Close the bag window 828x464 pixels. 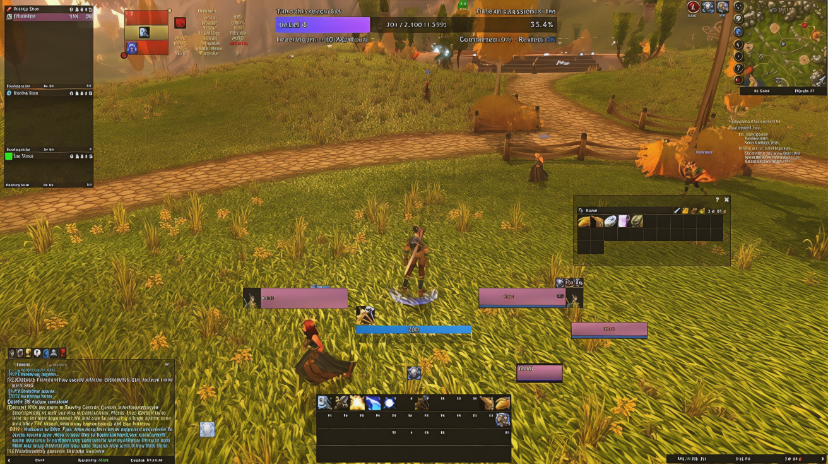click(x=727, y=200)
